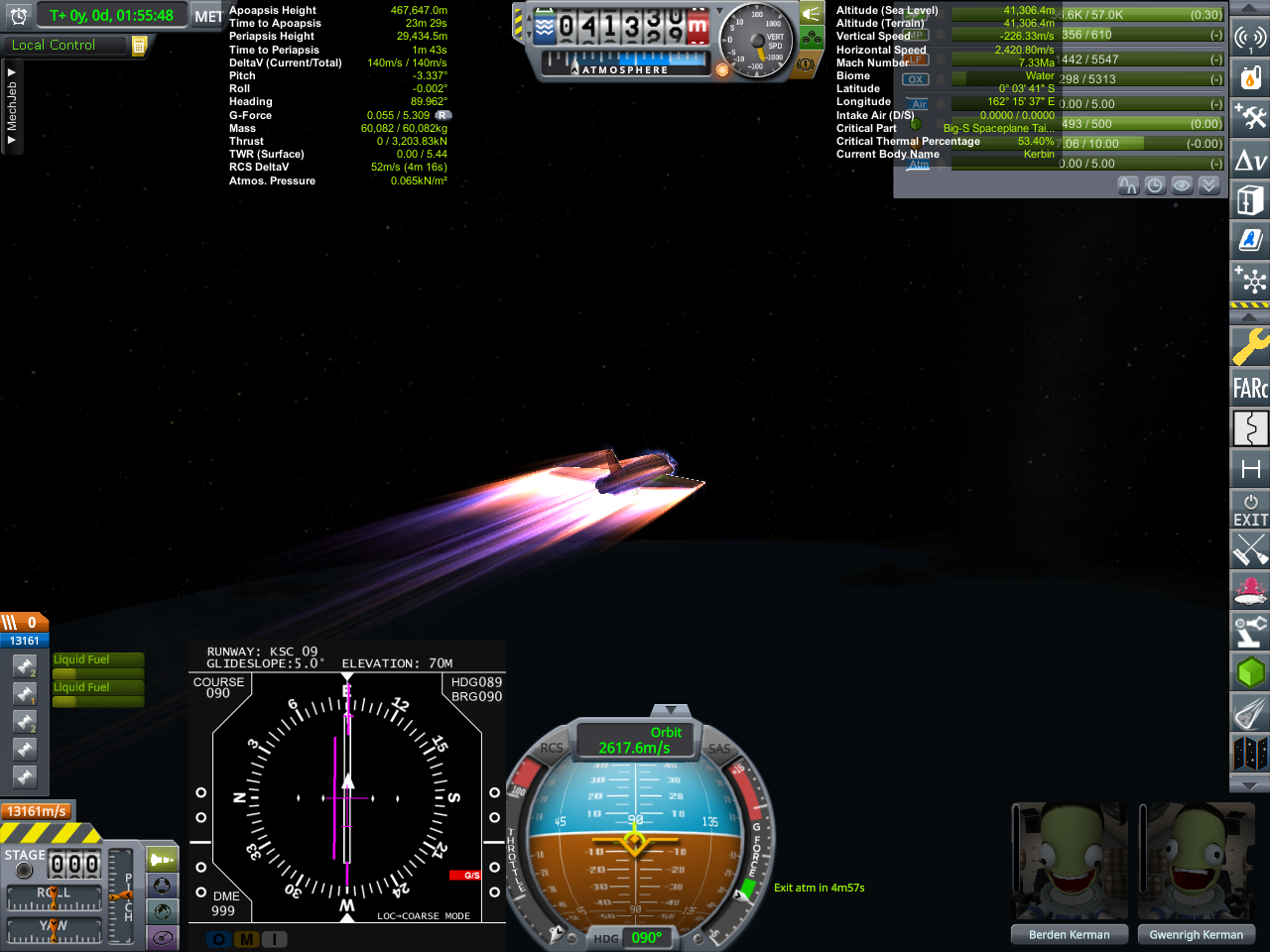Click the Local Control calculator icon
The height and width of the screenshot is (952, 1270).
point(139,46)
